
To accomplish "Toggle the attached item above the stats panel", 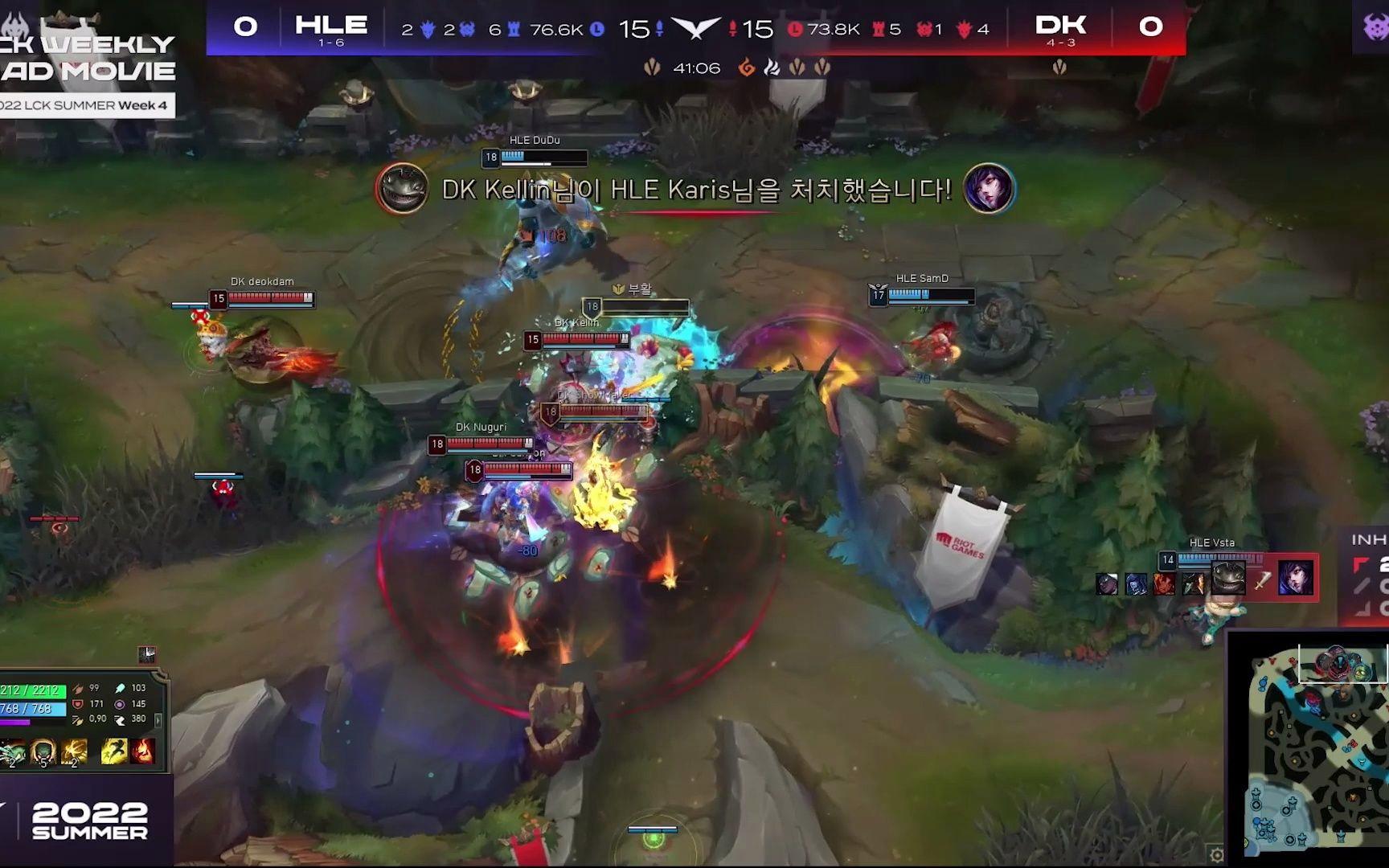I will point(148,653).
